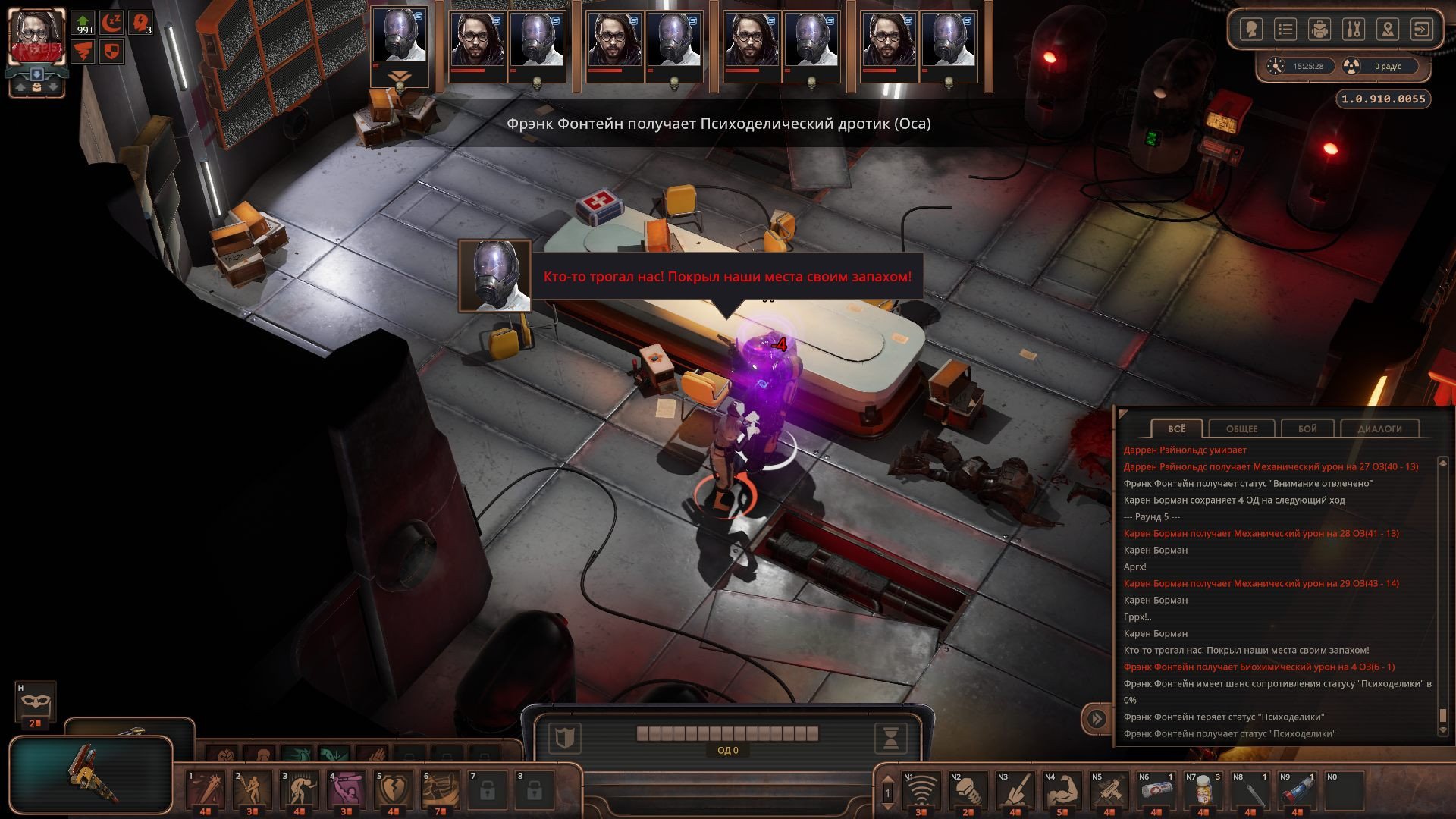Switch to the БОЙ log tab

(1307, 428)
